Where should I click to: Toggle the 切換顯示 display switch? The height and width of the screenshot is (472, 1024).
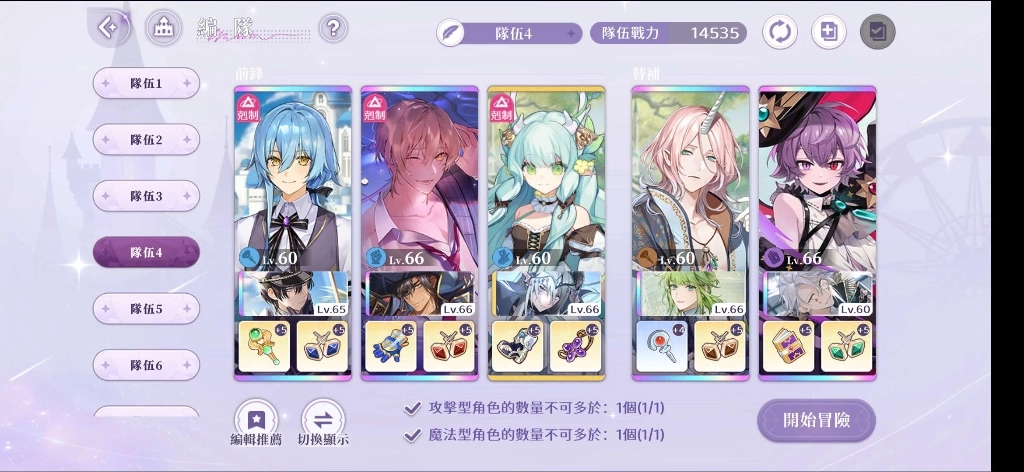[x=323, y=423]
